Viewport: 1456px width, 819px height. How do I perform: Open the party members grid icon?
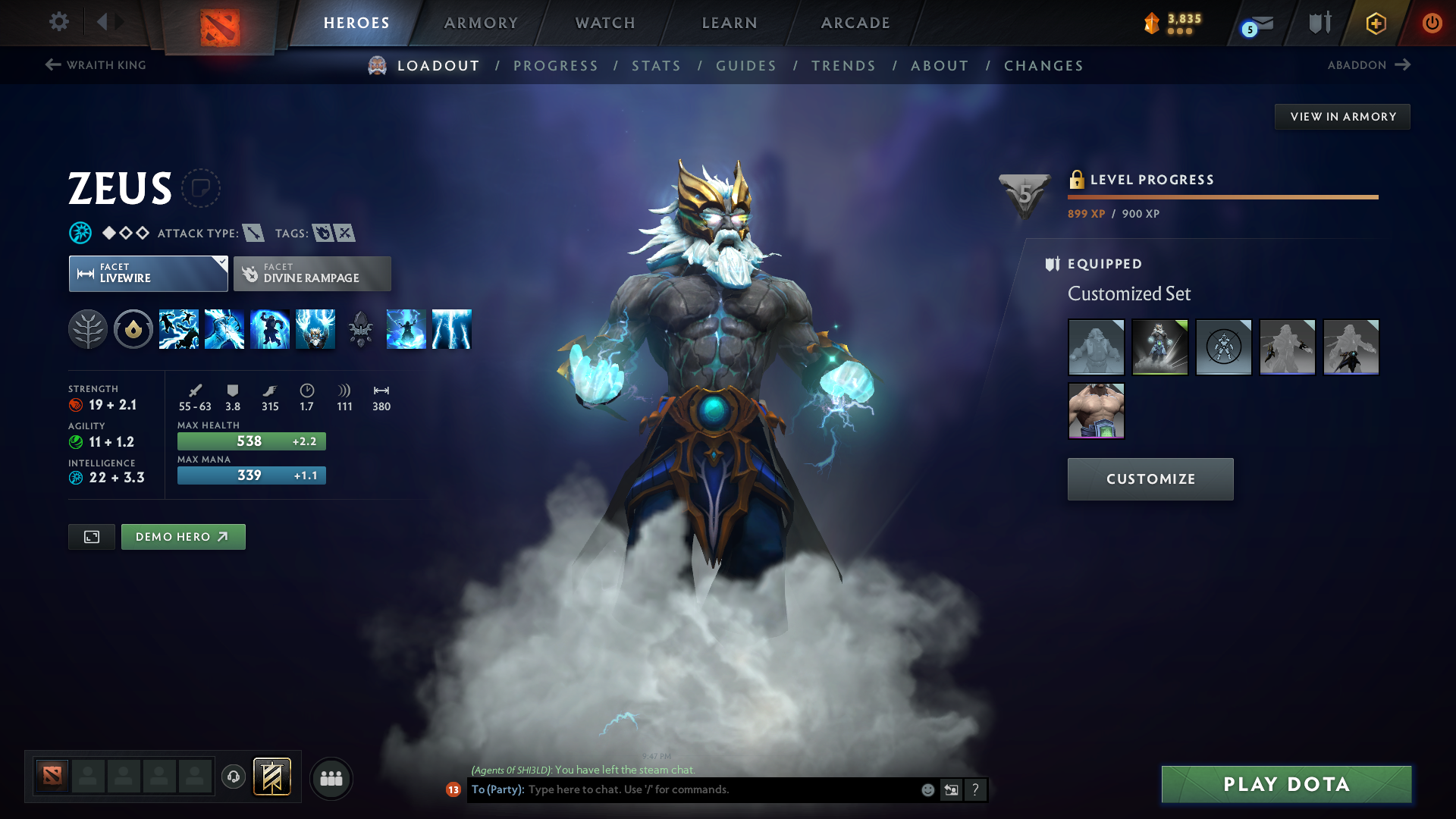pos(331,778)
